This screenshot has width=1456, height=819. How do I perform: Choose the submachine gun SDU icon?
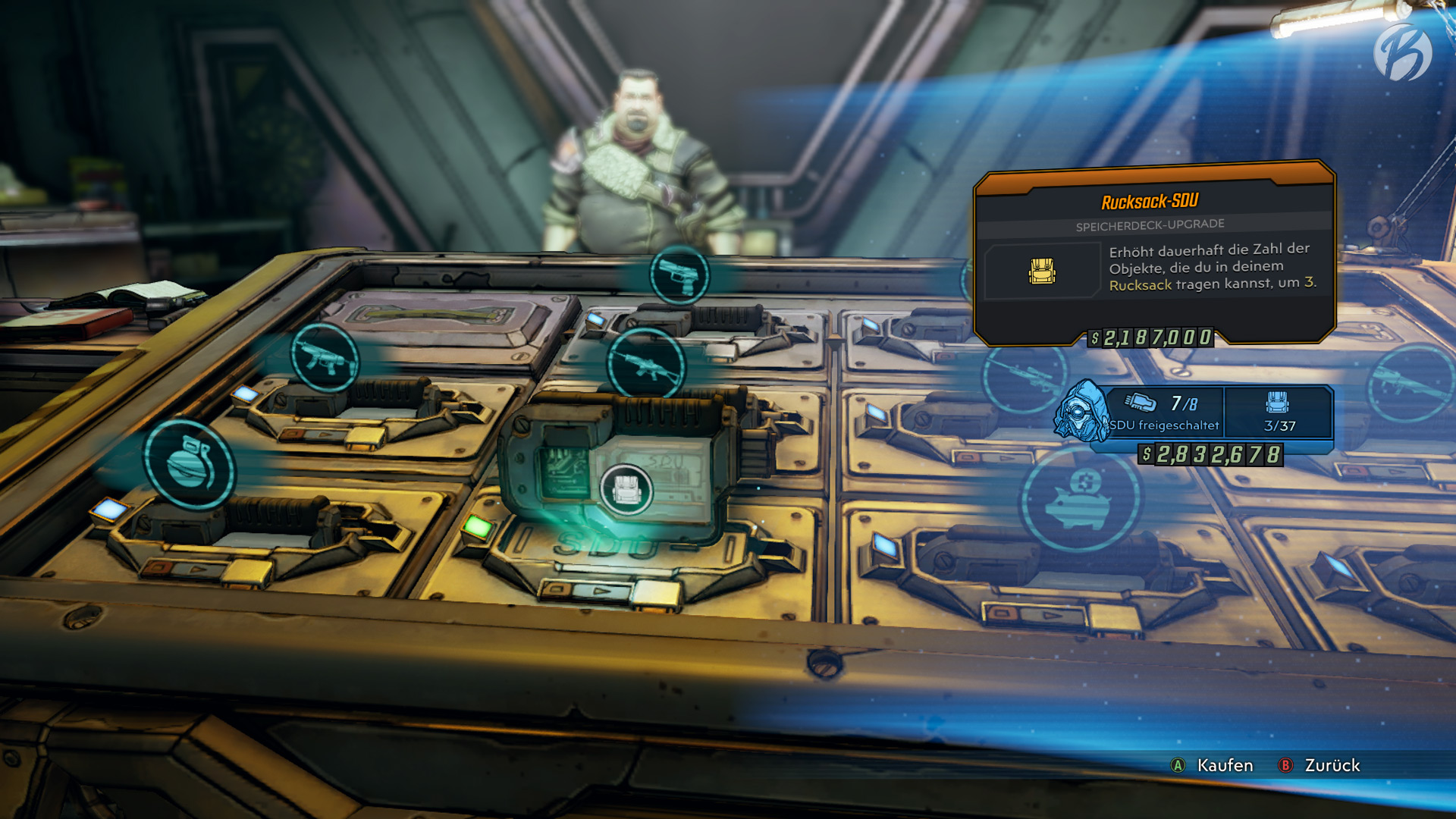pyautogui.click(x=325, y=359)
